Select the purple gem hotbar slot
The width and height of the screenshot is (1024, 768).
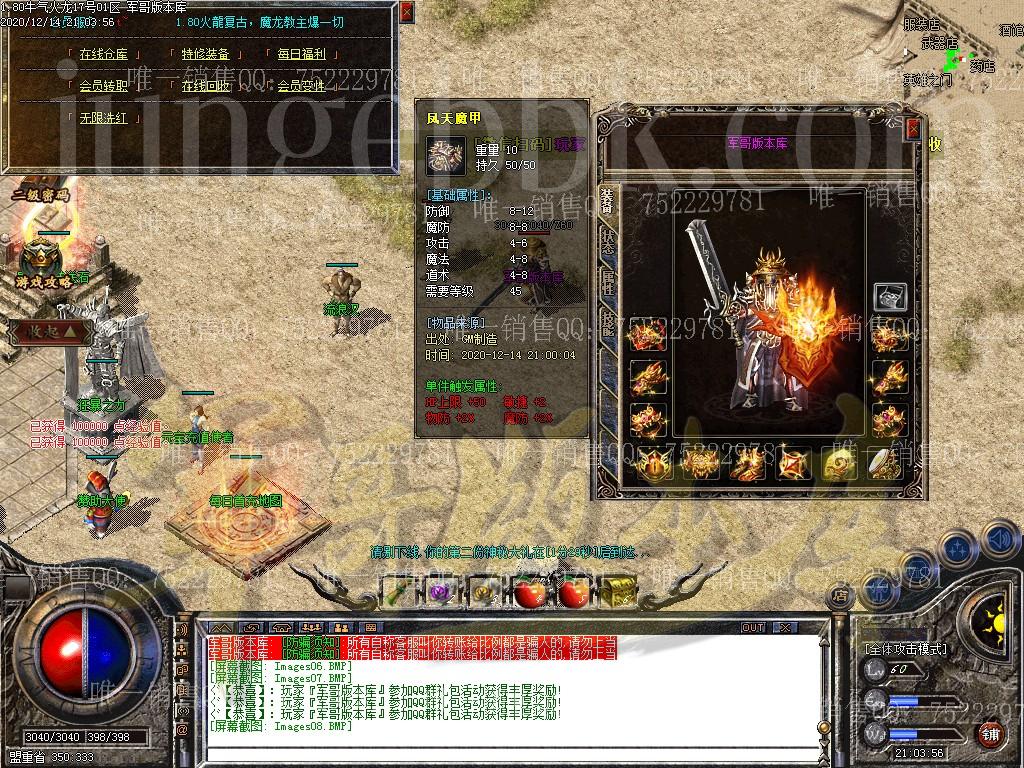point(440,592)
